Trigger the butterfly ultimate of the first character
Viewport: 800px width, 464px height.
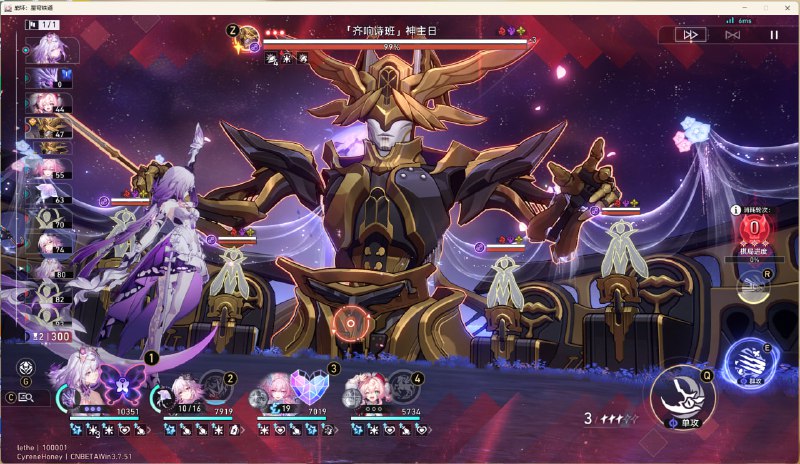124,383
